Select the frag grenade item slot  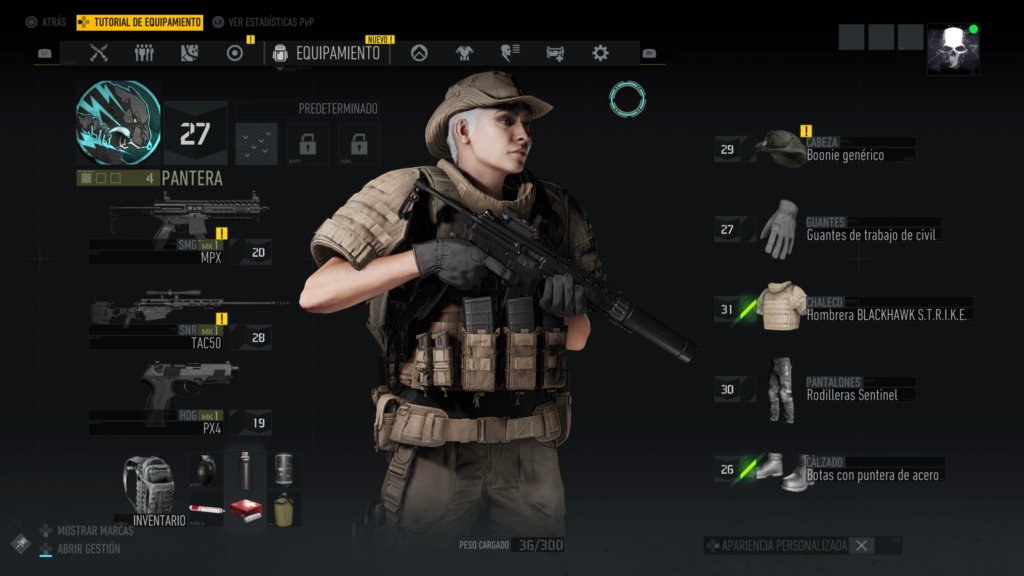203,468
